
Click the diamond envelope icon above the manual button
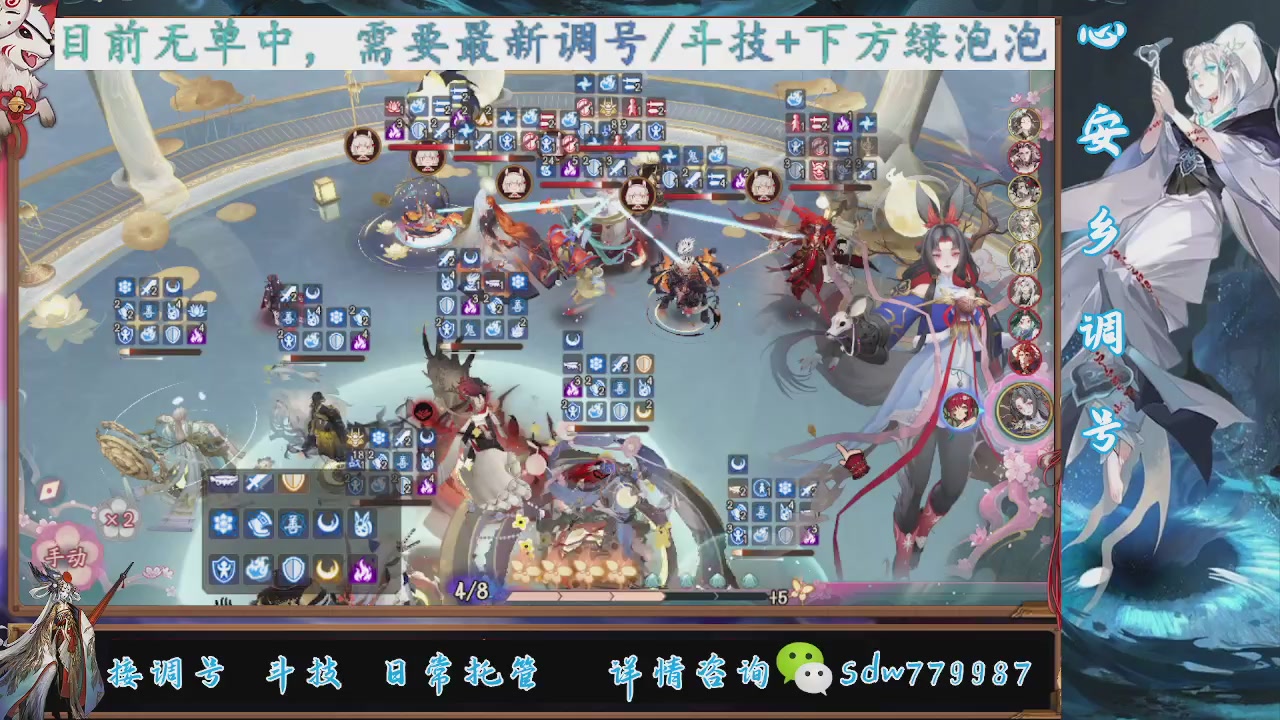click(49, 490)
